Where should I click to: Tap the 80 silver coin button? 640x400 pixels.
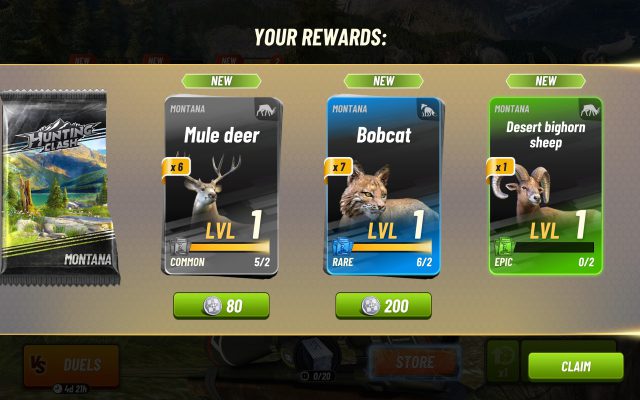[x=221, y=305]
